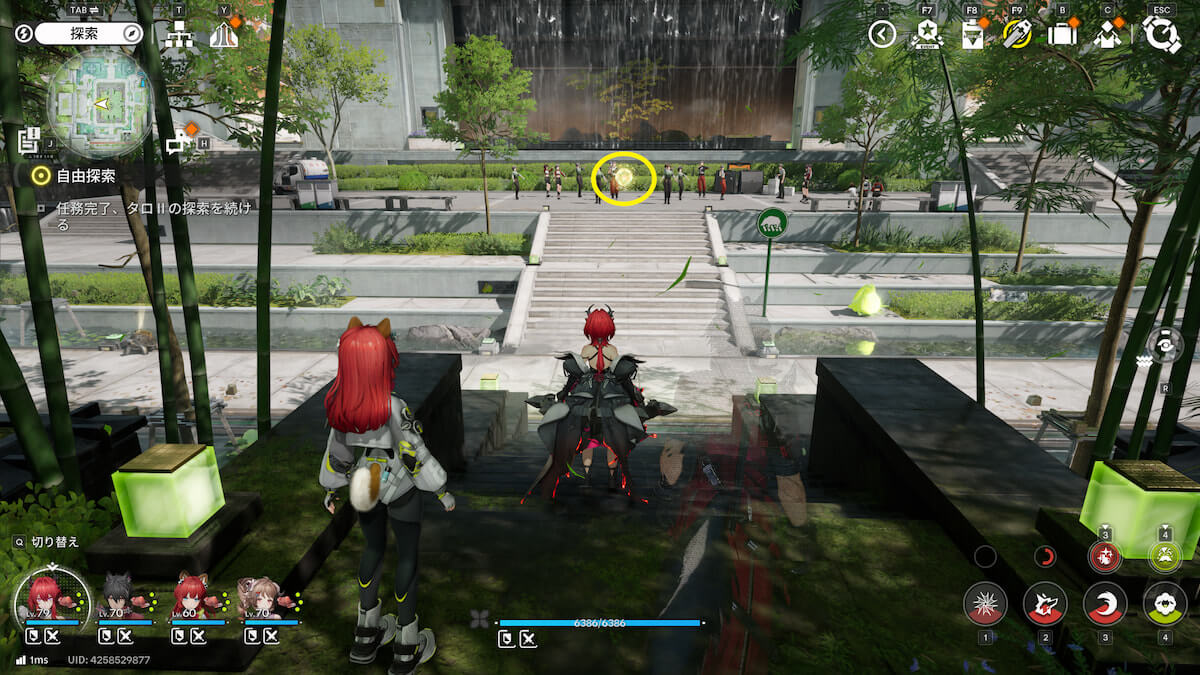The image size is (1200, 675).
Task: Activate the wolf head skill icon
Action: click(x=1045, y=604)
